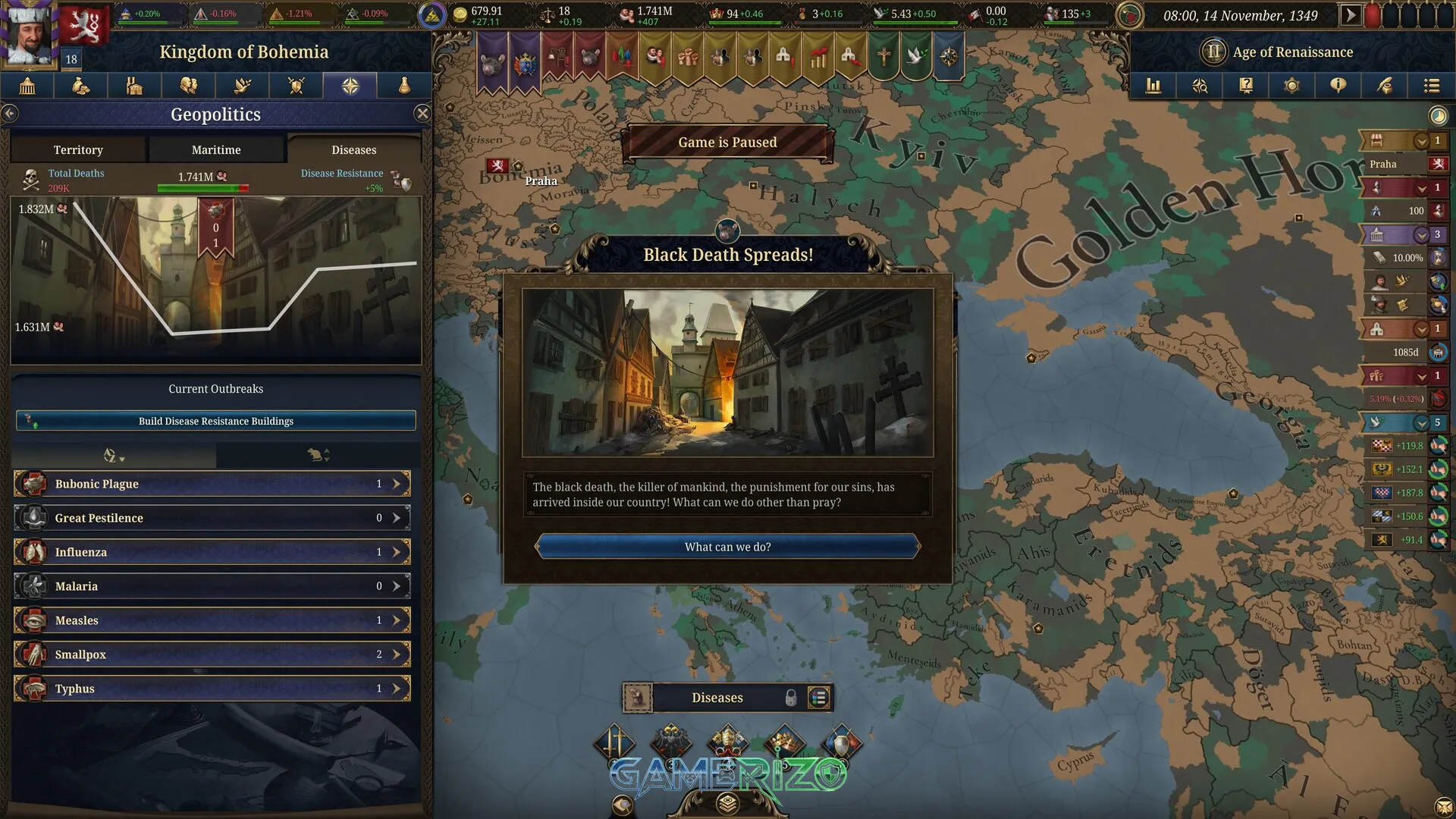Image resolution: width=1456 pixels, height=819 pixels.
Task: Expand the Bubonic Plague outbreak entry
Action: coord(395,483)
